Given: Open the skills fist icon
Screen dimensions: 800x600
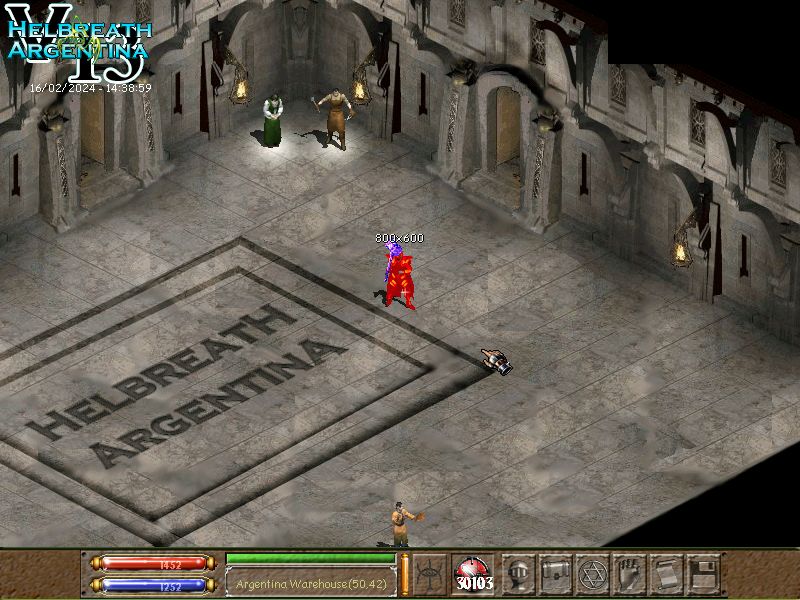Looking at the screenshot, I should [x=629, y=573].
